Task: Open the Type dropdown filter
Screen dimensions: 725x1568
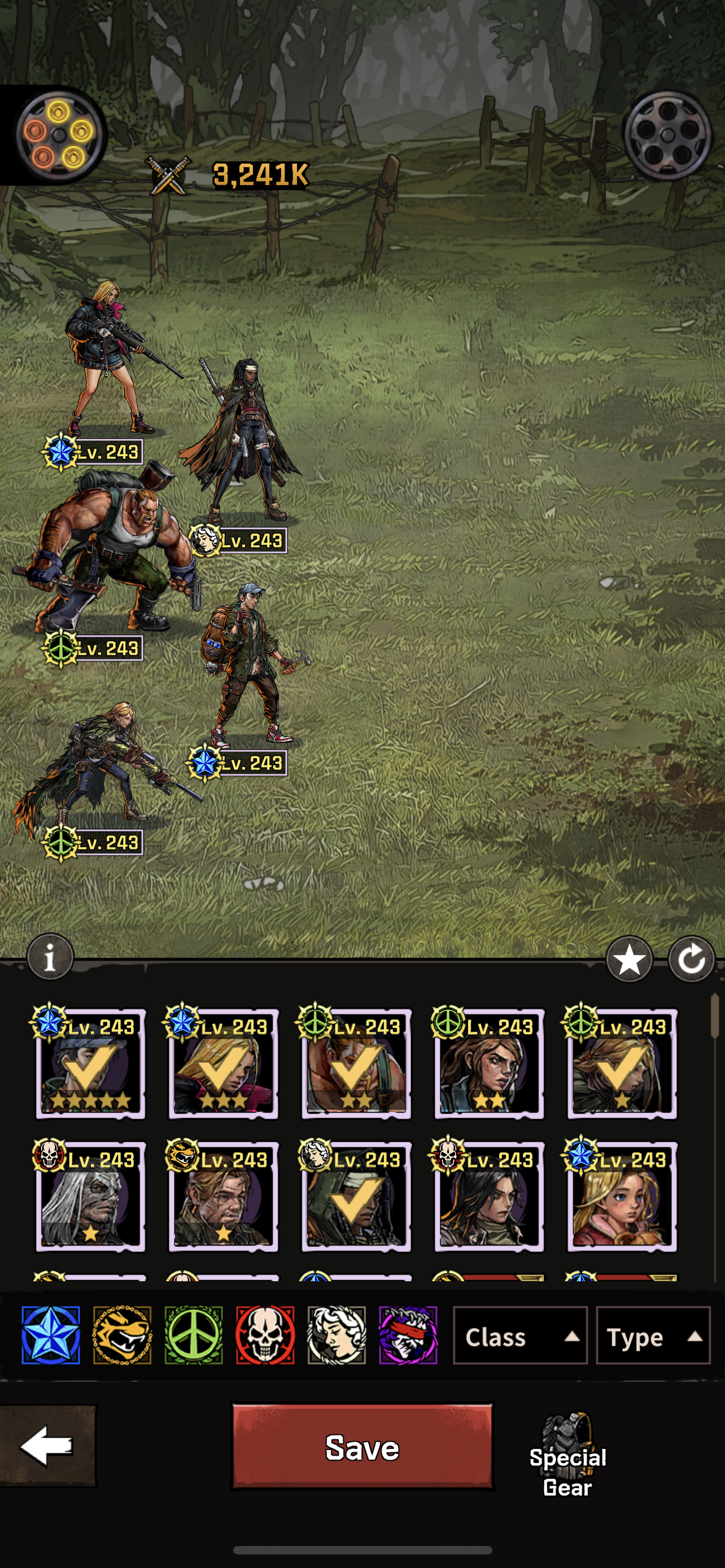Action: [x=653, y=1337]
